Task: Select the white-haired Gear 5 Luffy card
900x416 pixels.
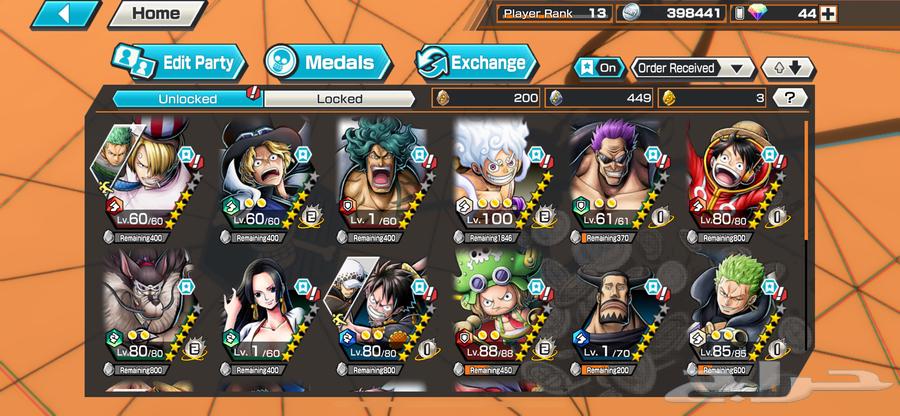Action: click(499, 176)
